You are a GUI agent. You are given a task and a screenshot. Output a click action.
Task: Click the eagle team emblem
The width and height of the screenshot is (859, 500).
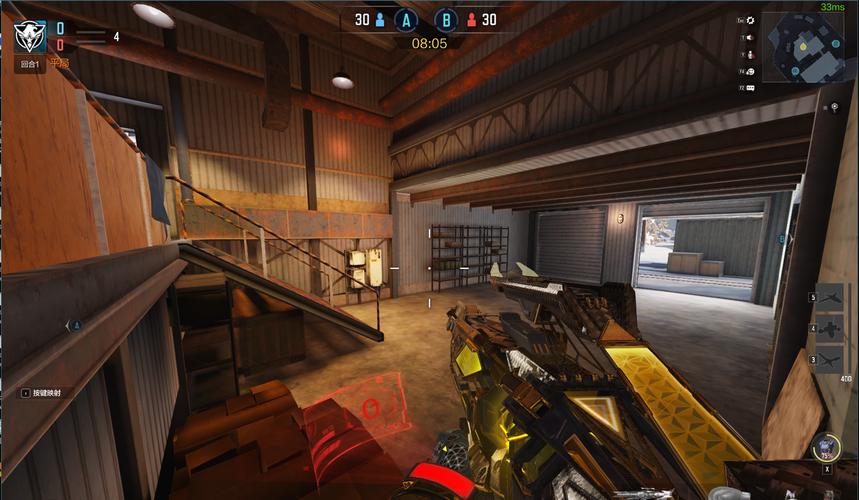coord(28,36)
